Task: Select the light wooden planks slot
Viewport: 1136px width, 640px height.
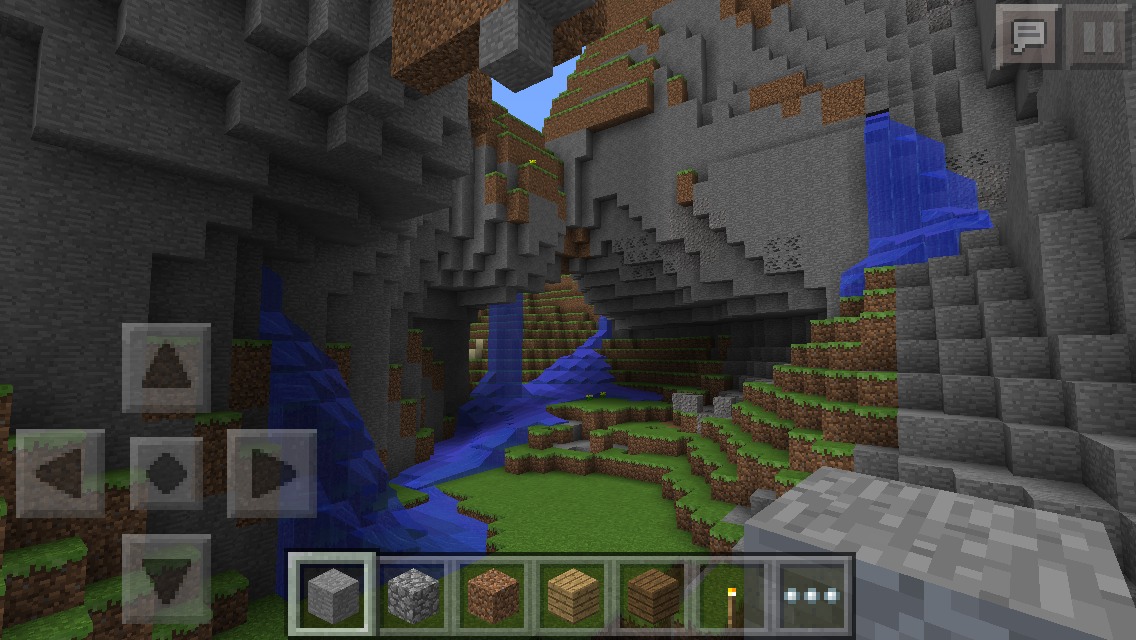Action: (x=571, y=594)
